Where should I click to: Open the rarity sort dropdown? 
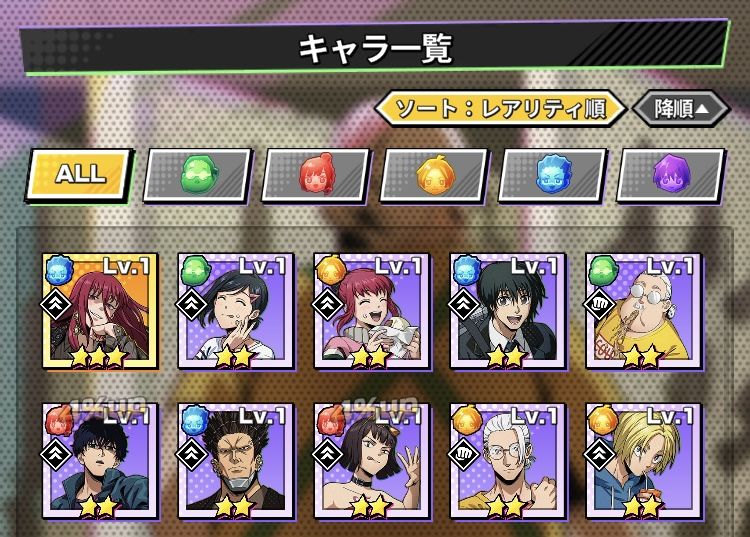pyautogui.click(x=500, y=108)
